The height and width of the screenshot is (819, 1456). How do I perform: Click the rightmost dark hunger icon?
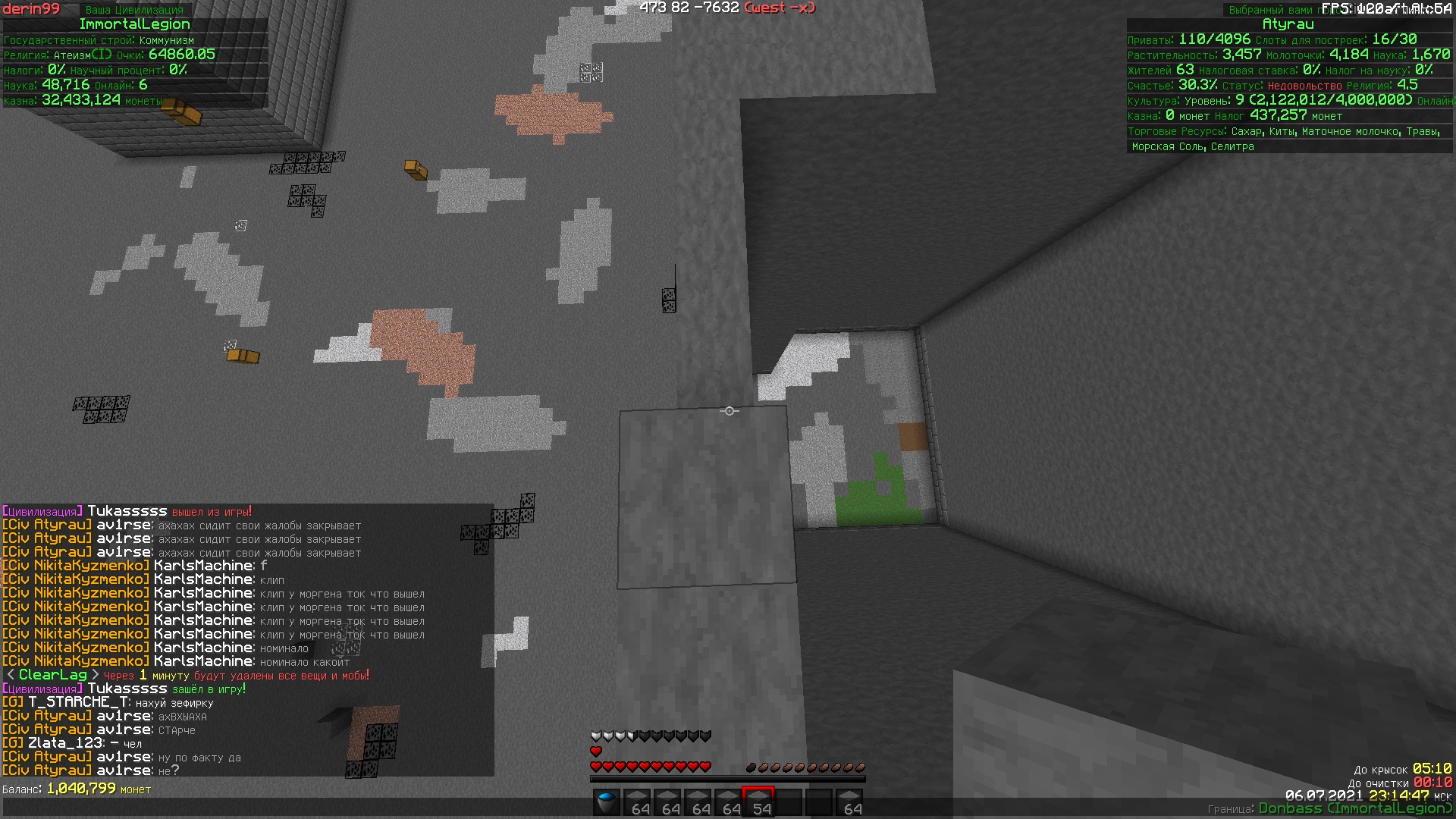tap(860, 767)
